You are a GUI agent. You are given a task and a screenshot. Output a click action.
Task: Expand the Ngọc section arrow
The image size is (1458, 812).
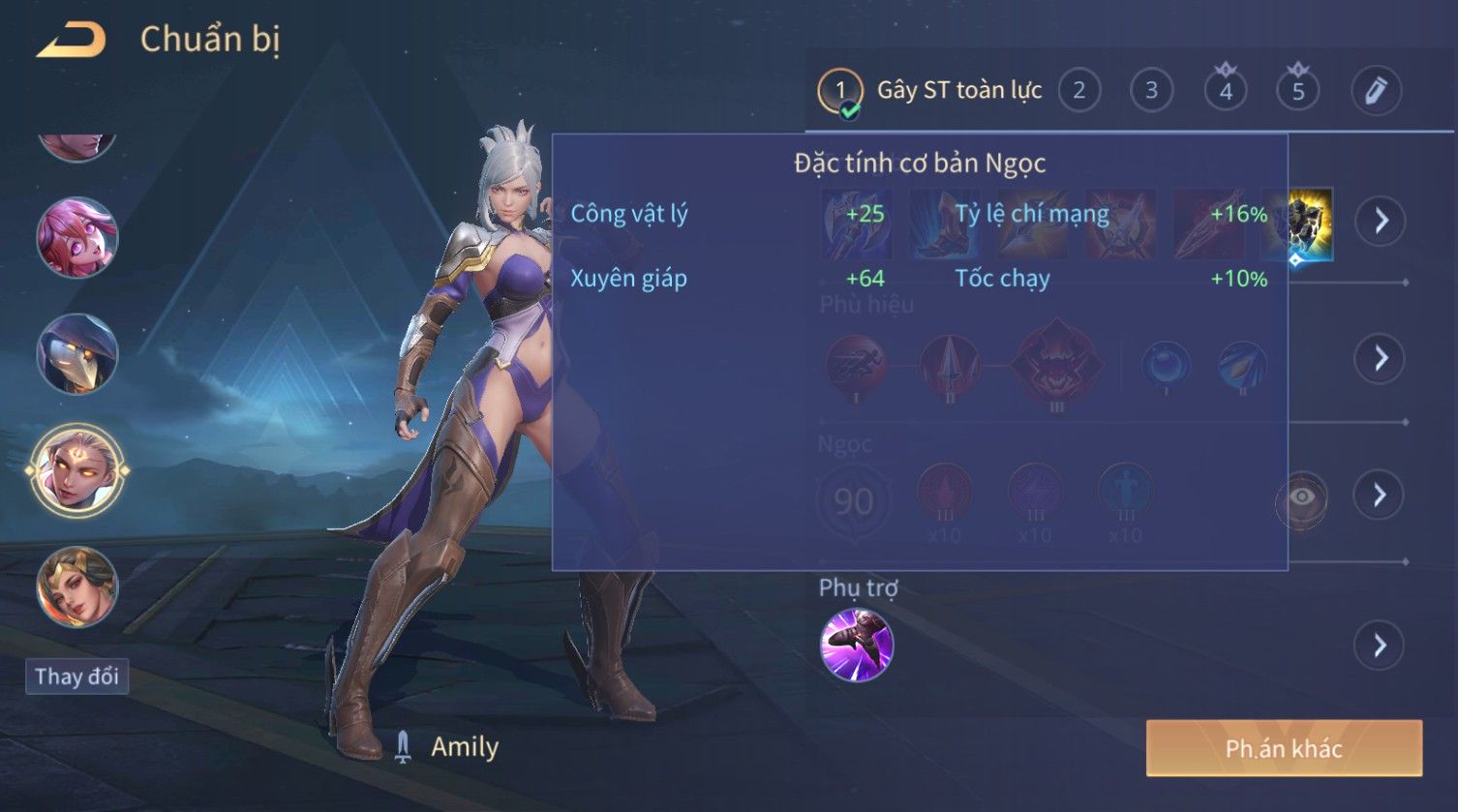pos(1380,496)
